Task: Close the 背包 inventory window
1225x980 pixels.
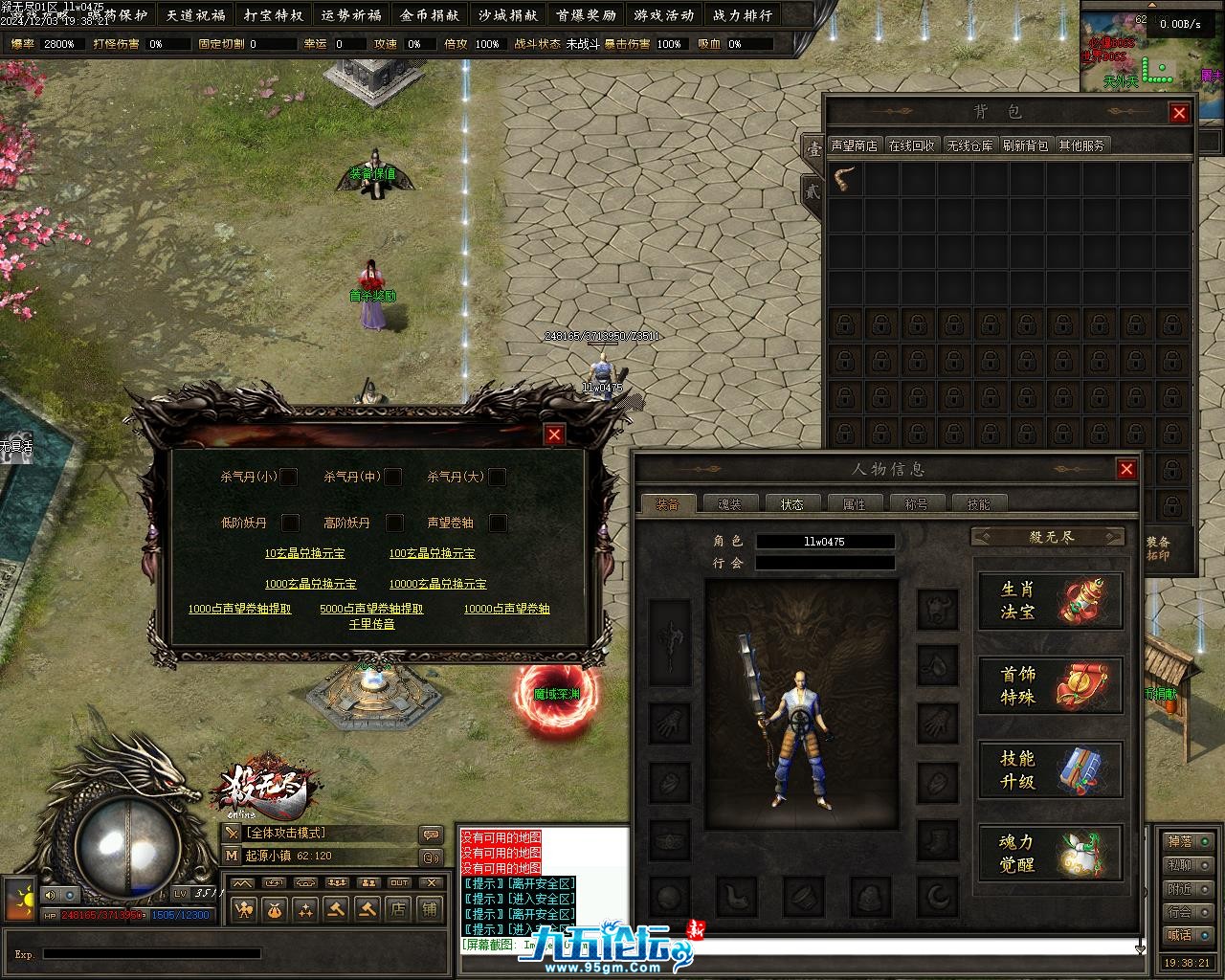Action: pyautogui.click(x=1179, y=113)
